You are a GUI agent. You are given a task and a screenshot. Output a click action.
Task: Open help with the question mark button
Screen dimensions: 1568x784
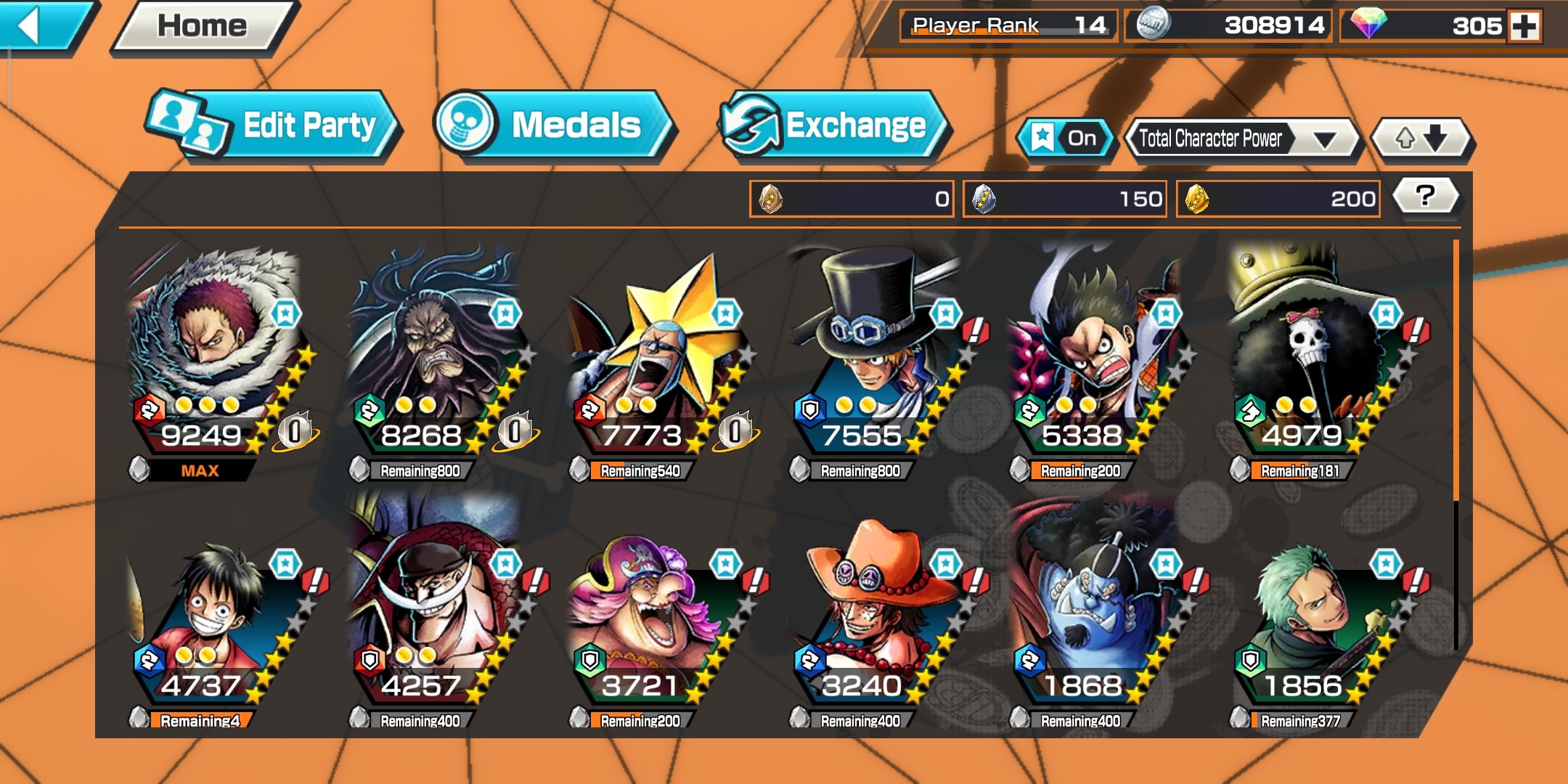click(x=1424, y=195)
